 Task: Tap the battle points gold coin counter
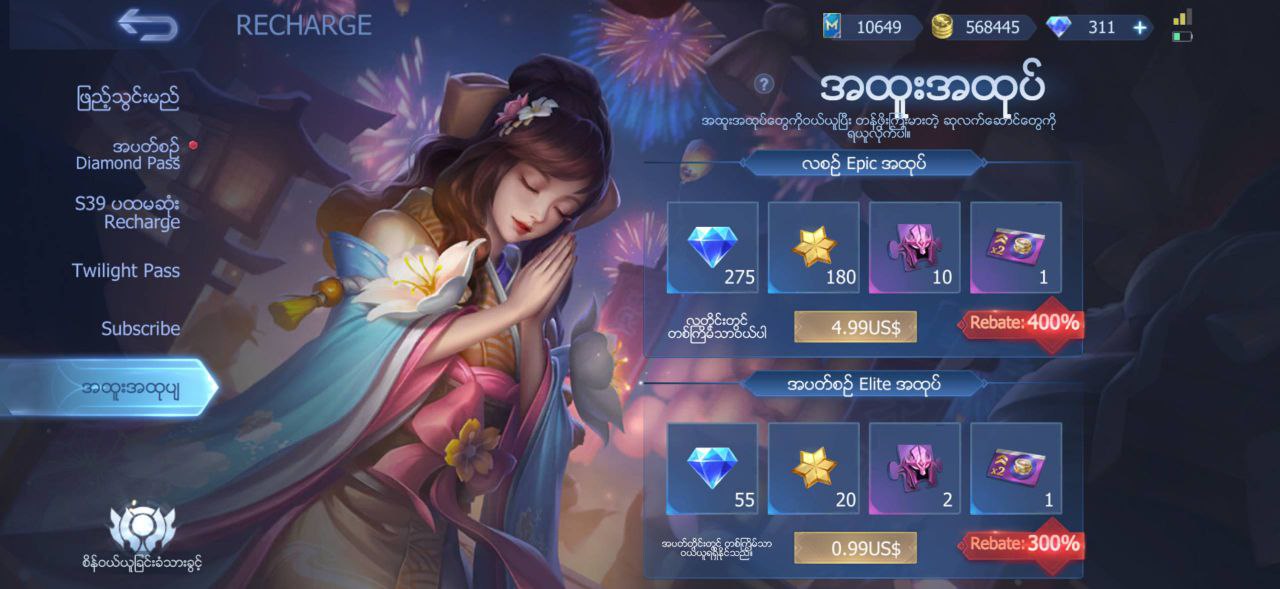tap(975, 28)
